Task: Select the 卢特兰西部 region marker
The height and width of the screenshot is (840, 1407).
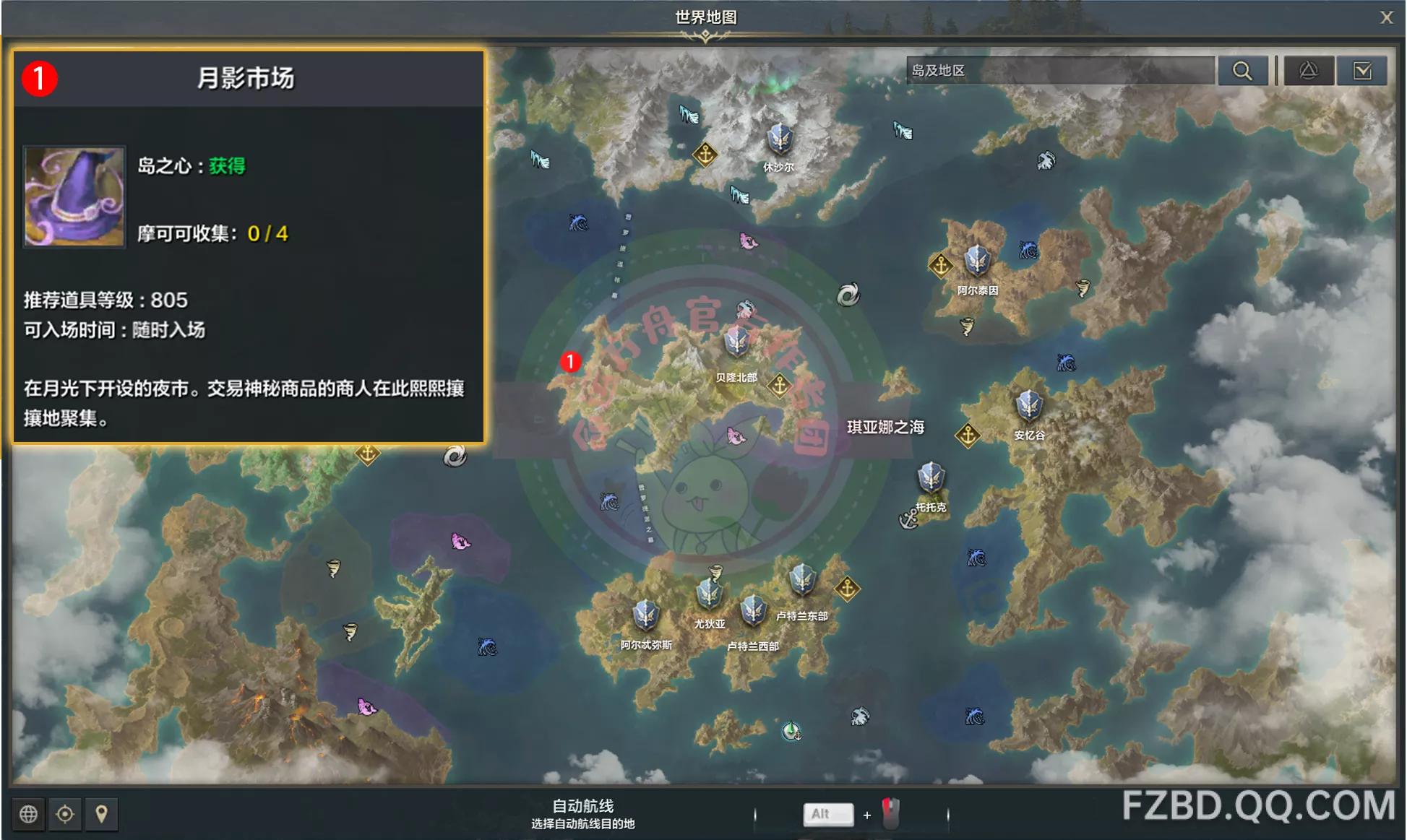Action: tap(752, 611)
